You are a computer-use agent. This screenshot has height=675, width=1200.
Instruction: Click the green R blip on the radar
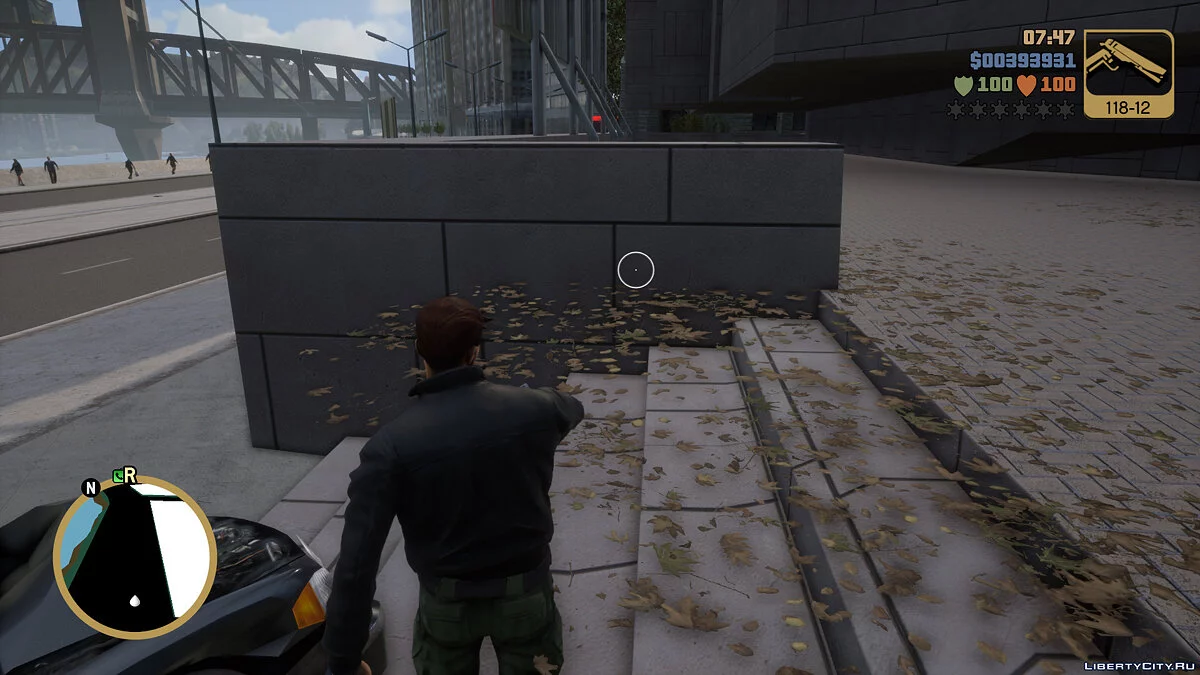(x=124, y=476)
